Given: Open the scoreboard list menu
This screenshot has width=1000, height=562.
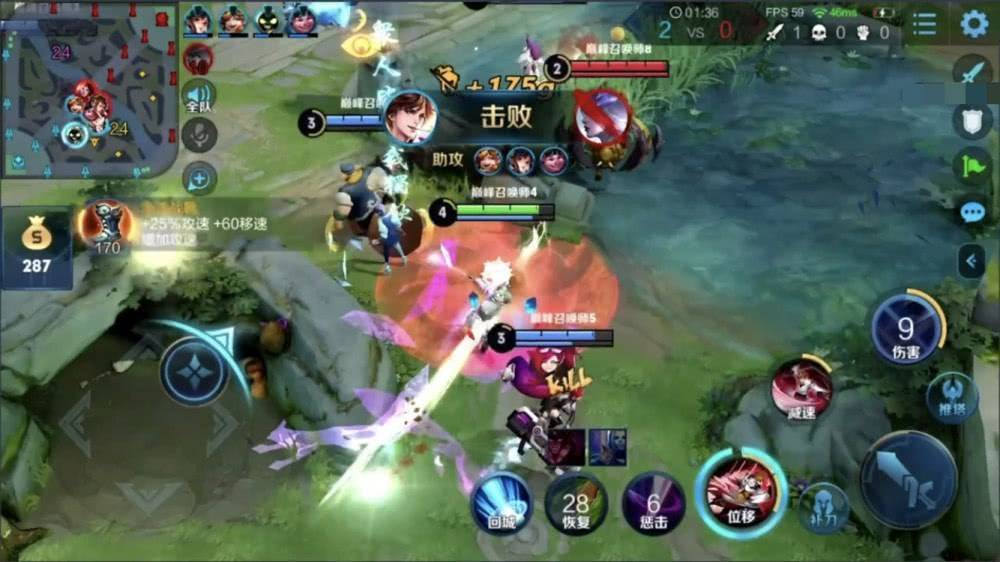Looking at the screenshot, I should coord(925,24).
